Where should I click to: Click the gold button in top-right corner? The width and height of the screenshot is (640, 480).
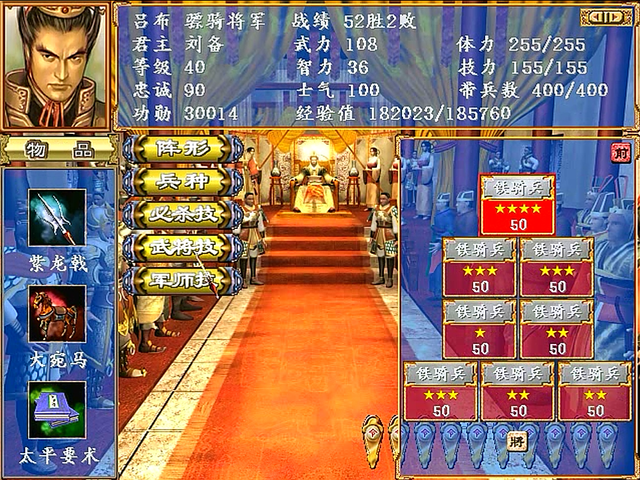pos(605,17)
